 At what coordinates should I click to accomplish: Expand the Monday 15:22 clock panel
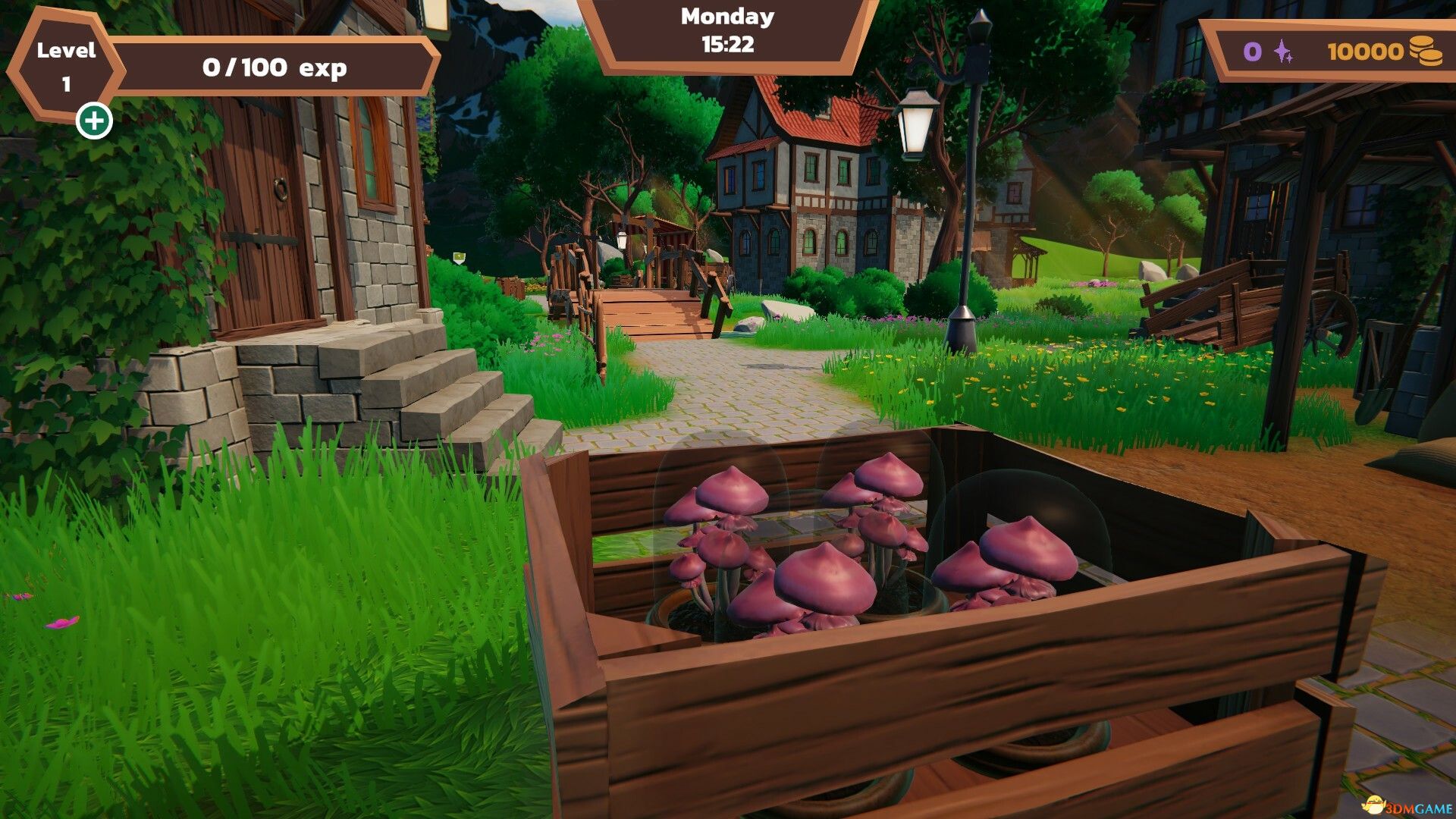pos(726,32)
